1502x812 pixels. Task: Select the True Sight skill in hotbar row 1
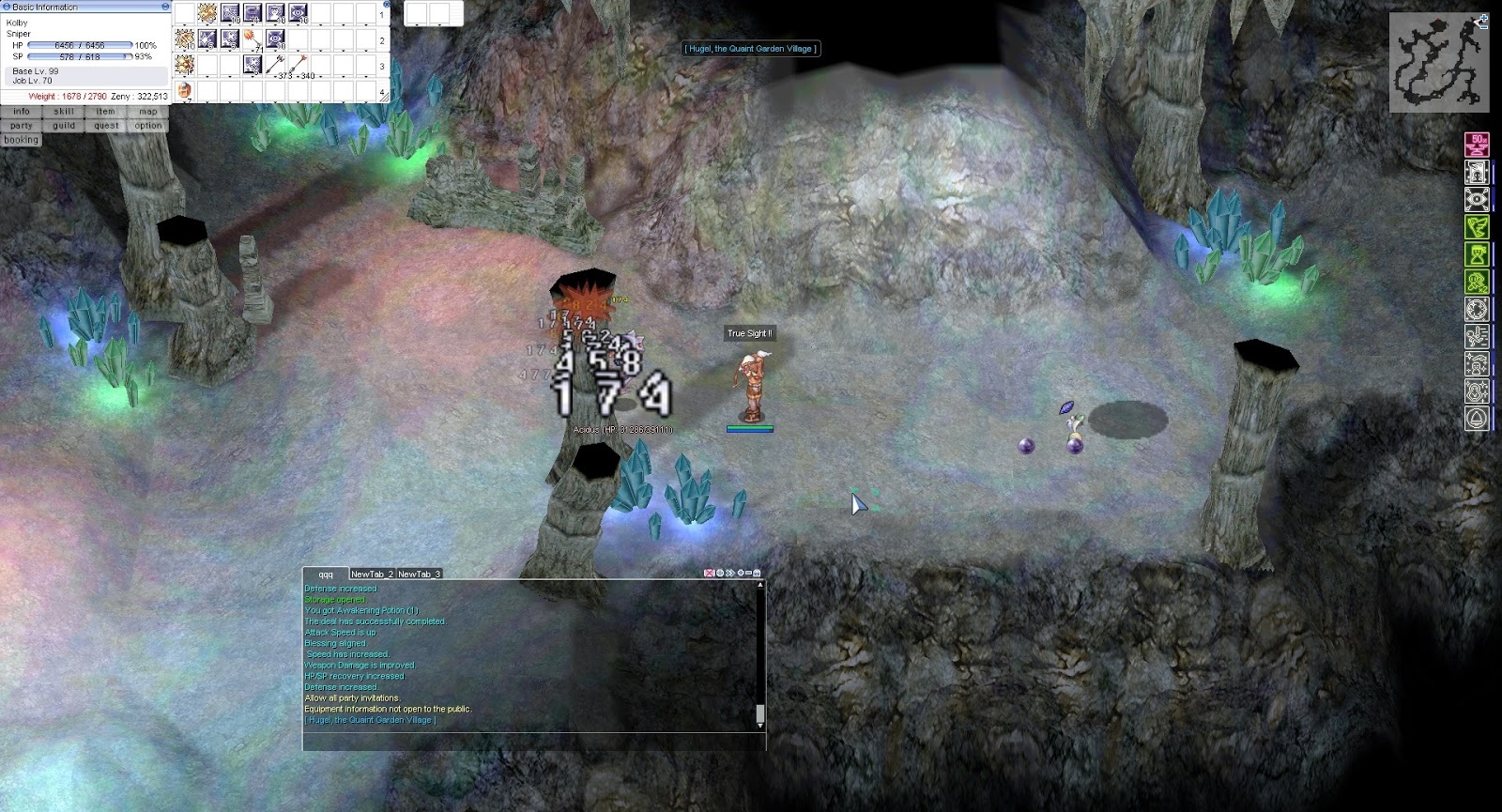pyautogui.click(x=298, y=13)
